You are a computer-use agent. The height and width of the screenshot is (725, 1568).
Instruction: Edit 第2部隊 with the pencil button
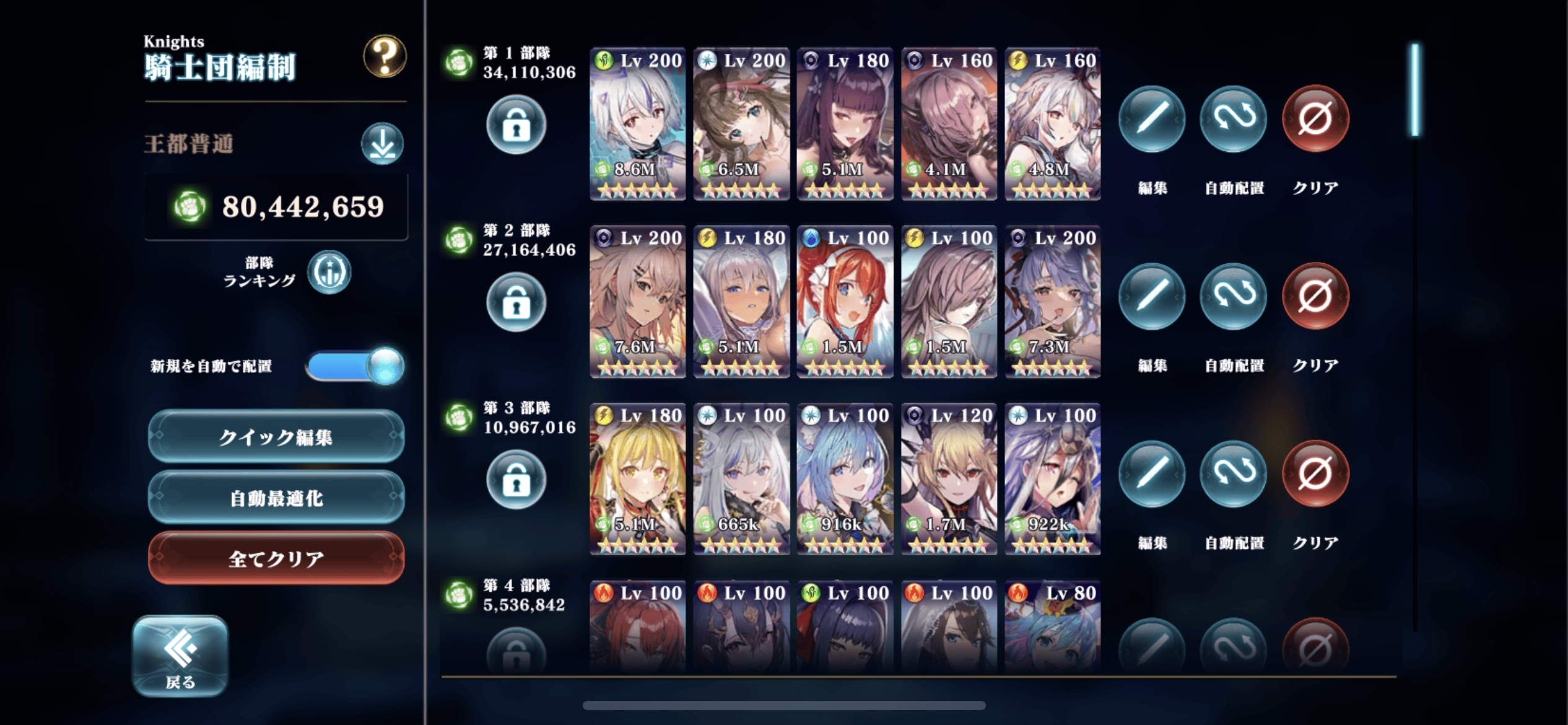coord(1151,297)
